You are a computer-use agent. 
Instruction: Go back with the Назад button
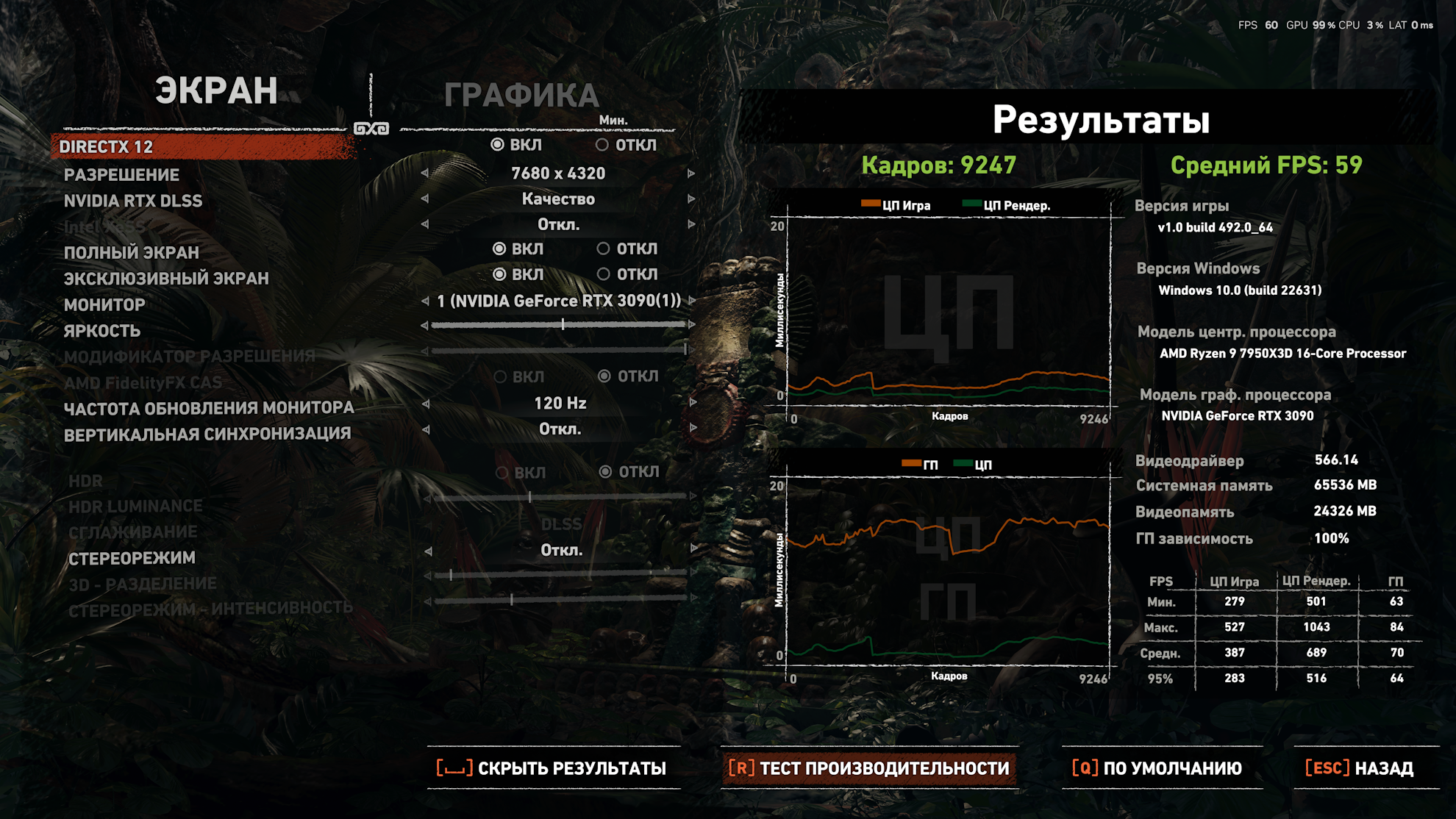coord(1360,768)
